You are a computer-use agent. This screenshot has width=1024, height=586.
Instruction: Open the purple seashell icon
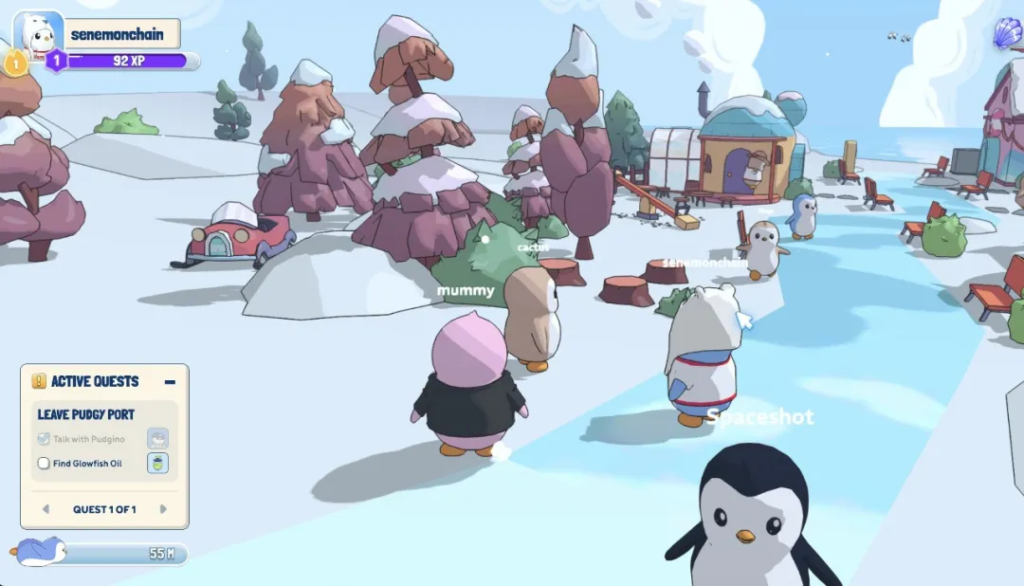(1007, 34)
